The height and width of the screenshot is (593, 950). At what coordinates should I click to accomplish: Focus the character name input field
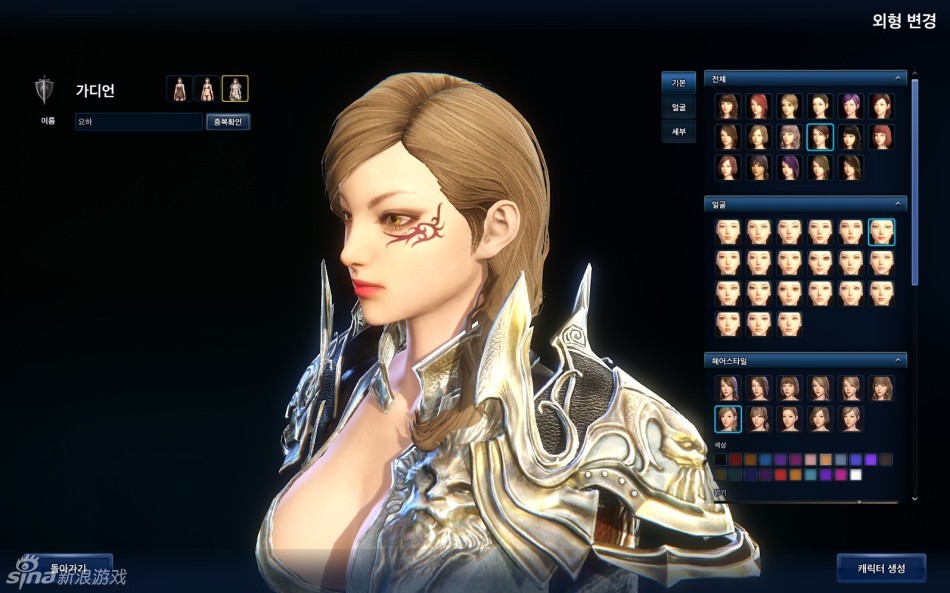[x=139, y=122]
